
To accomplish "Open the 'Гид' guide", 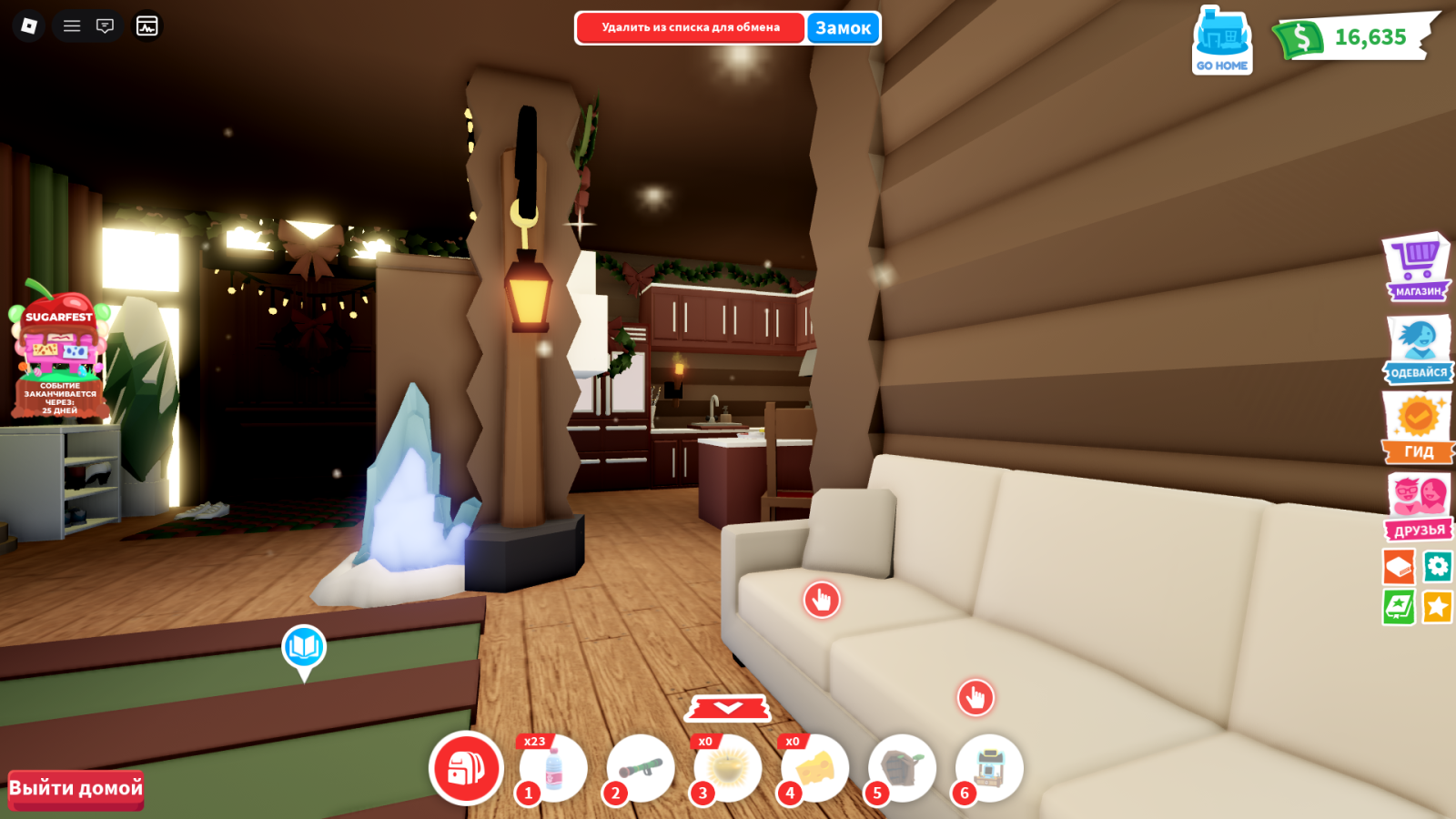I will tap(1418, 427).
